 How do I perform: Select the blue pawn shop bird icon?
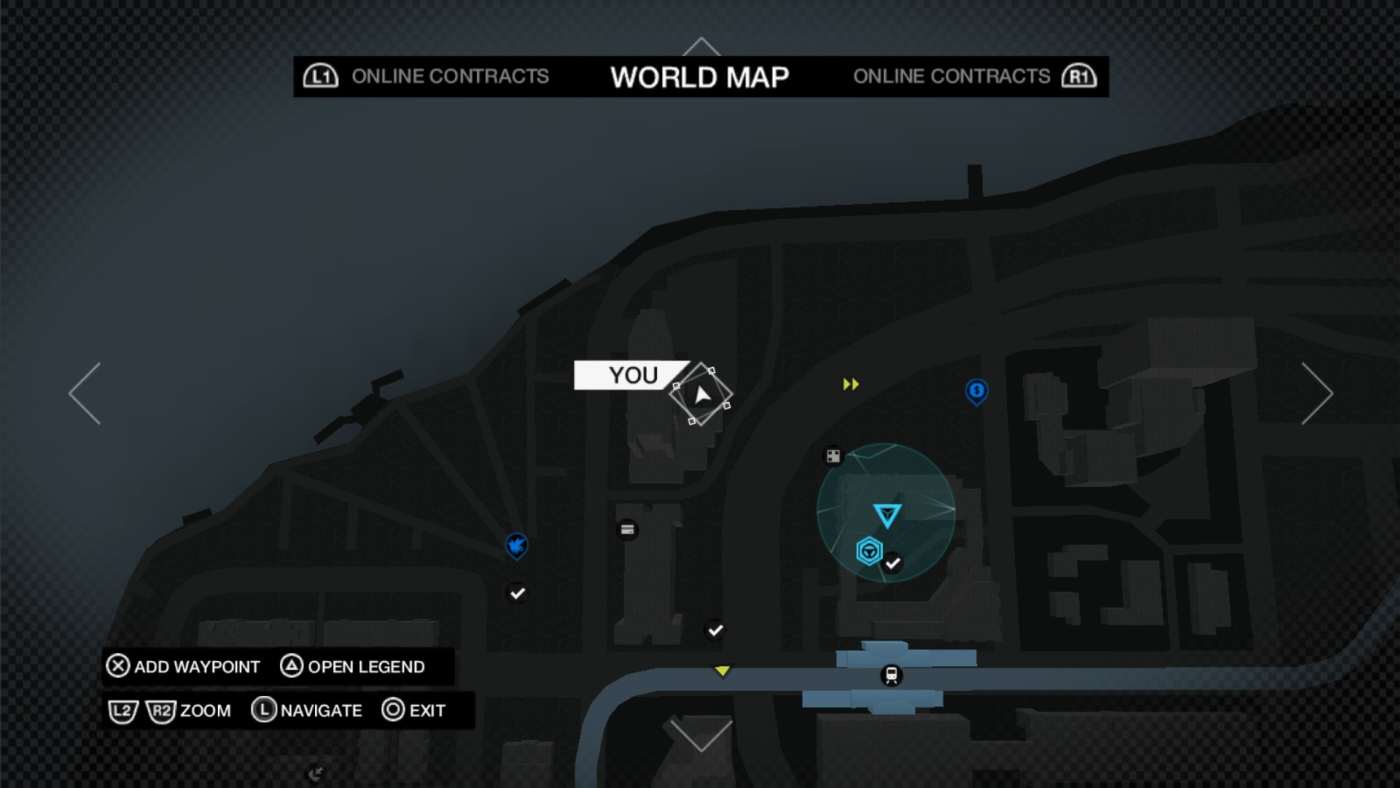click(x=516, y=547)
